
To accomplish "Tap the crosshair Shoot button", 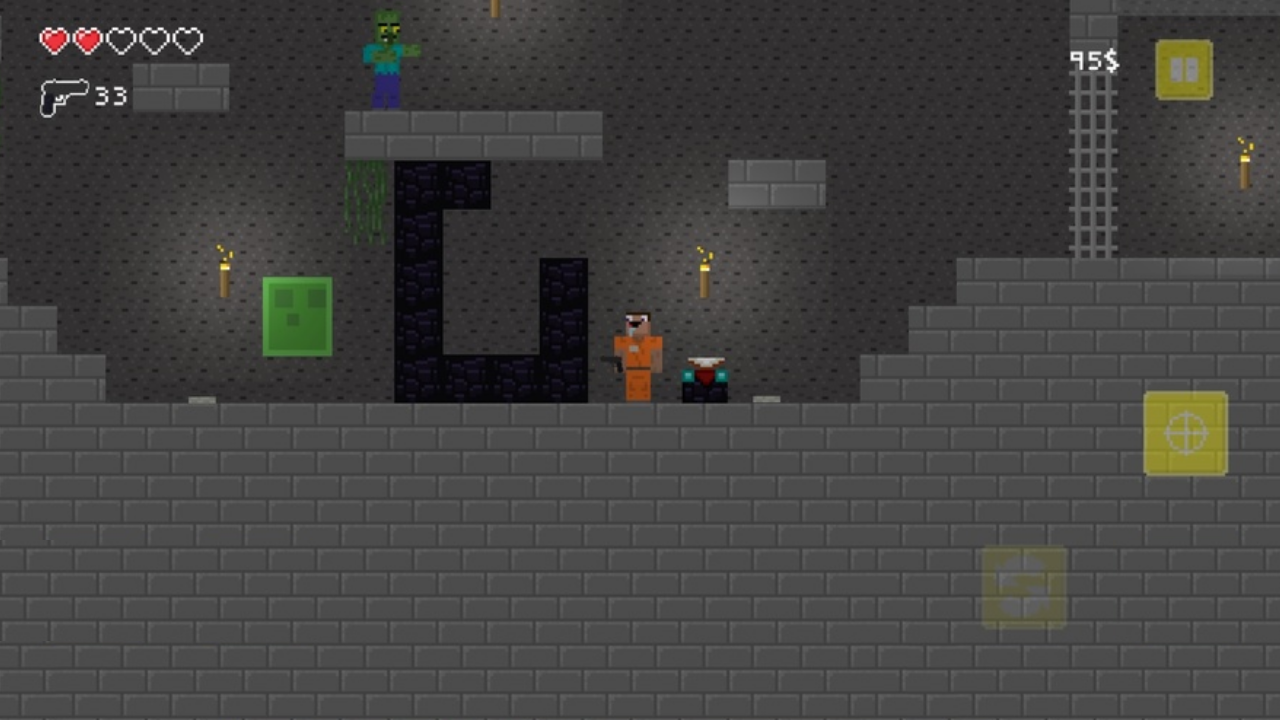I will pos(1185,433).
